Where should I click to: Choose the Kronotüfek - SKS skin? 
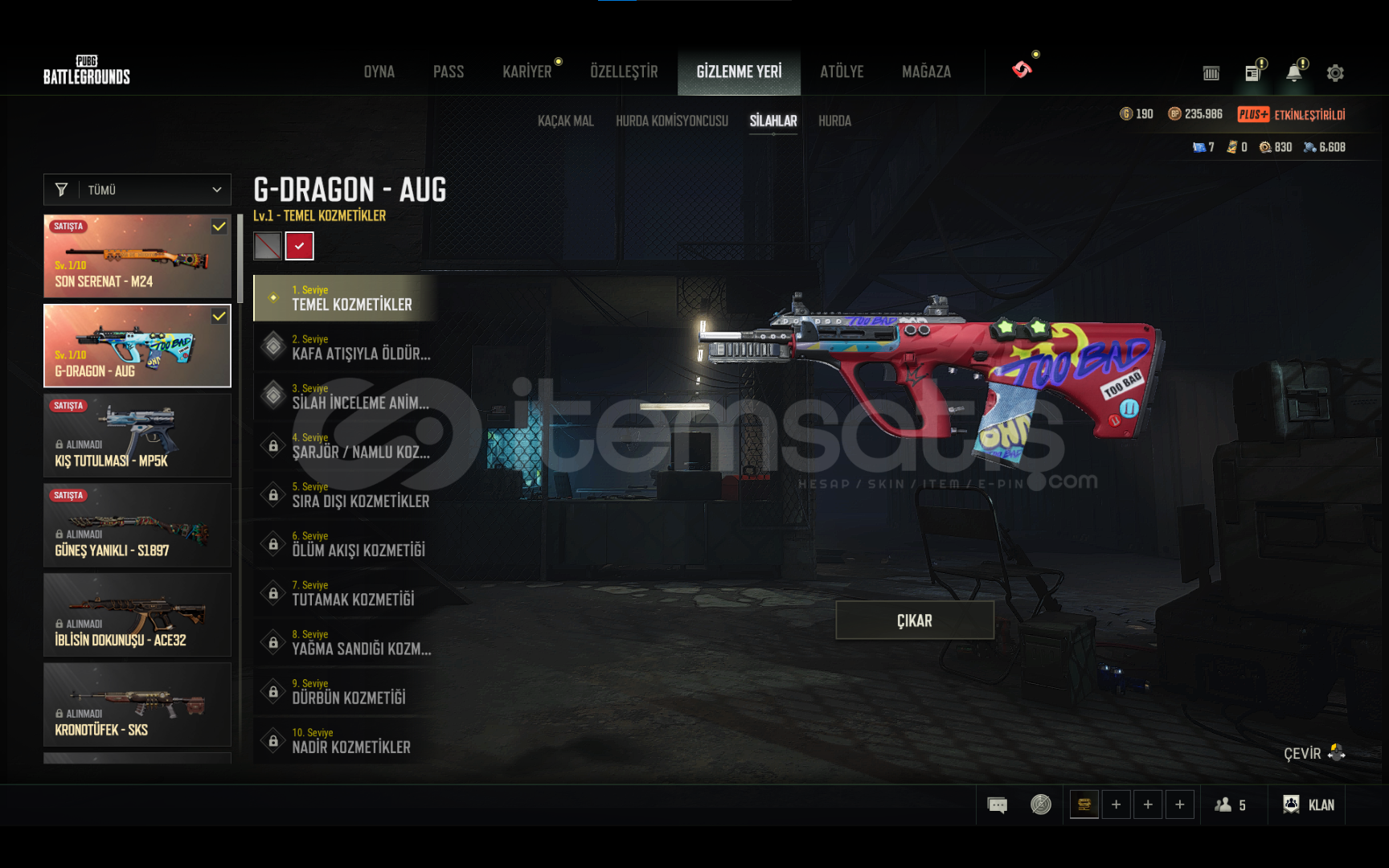(137, 705)
